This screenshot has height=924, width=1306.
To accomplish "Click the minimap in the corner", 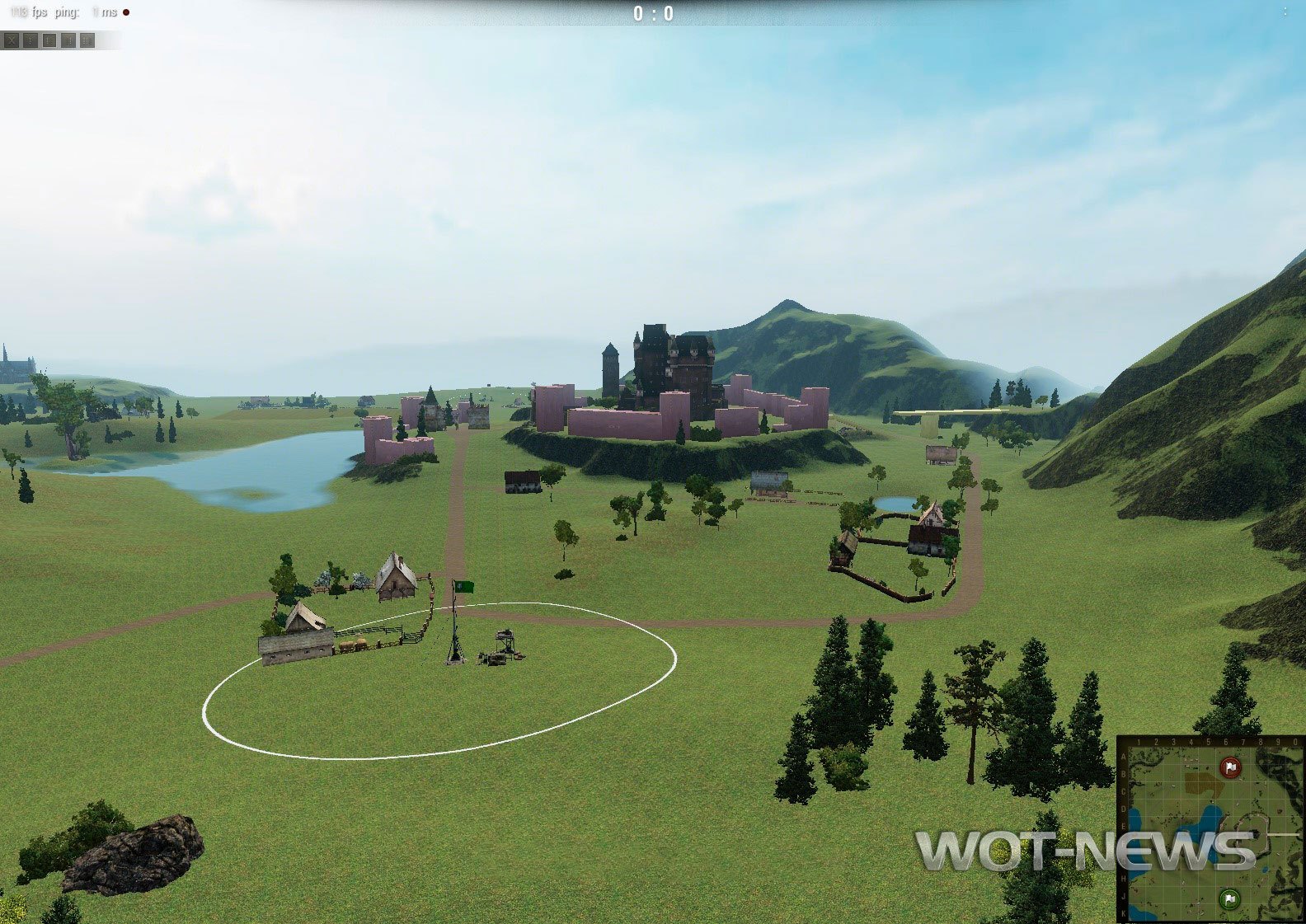I will (x=1210, y=828).
